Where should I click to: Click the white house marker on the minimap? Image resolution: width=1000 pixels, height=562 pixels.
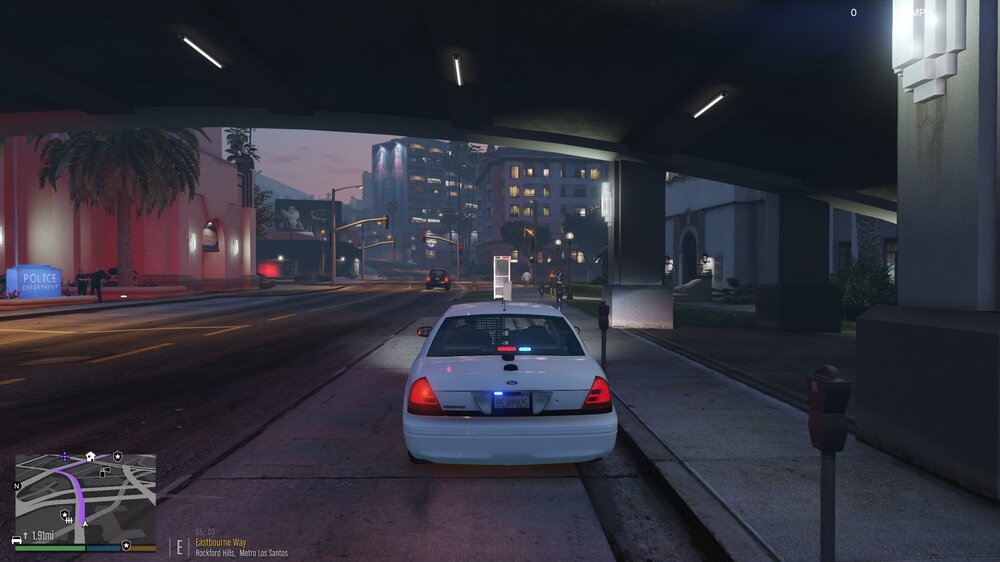coord(90,457)
